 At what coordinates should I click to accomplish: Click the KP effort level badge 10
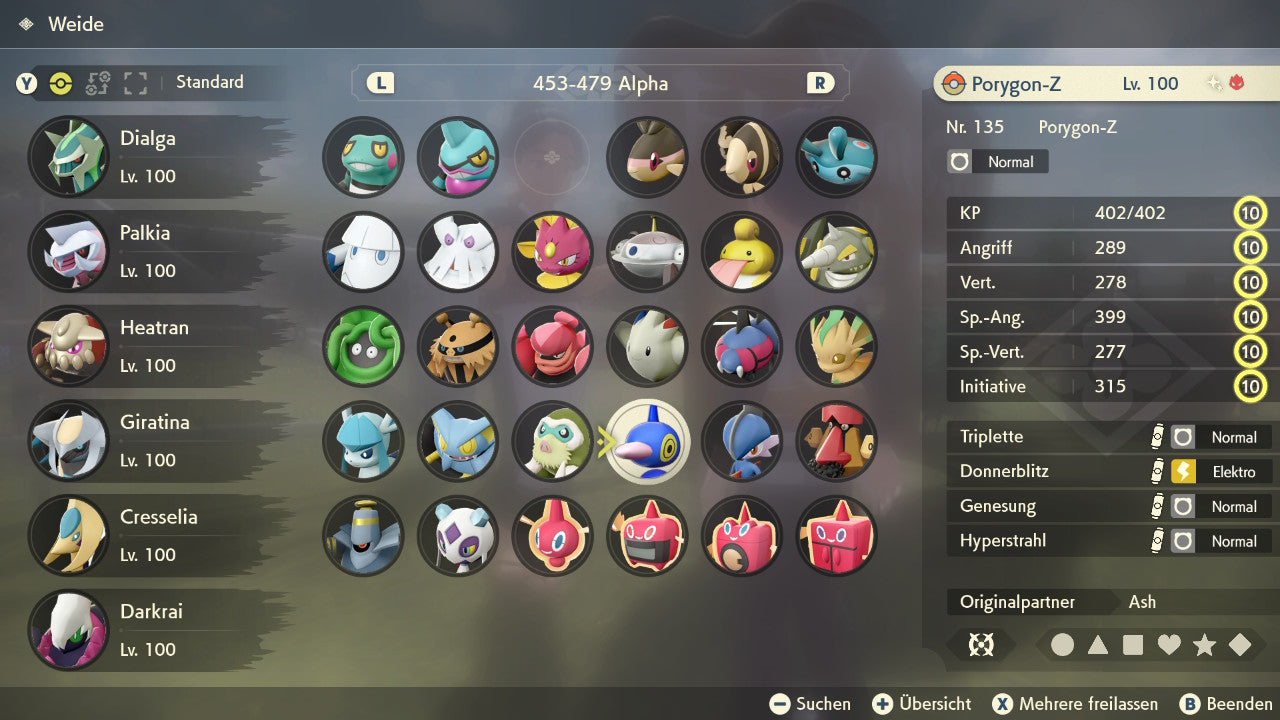(x=1250, y=213)
